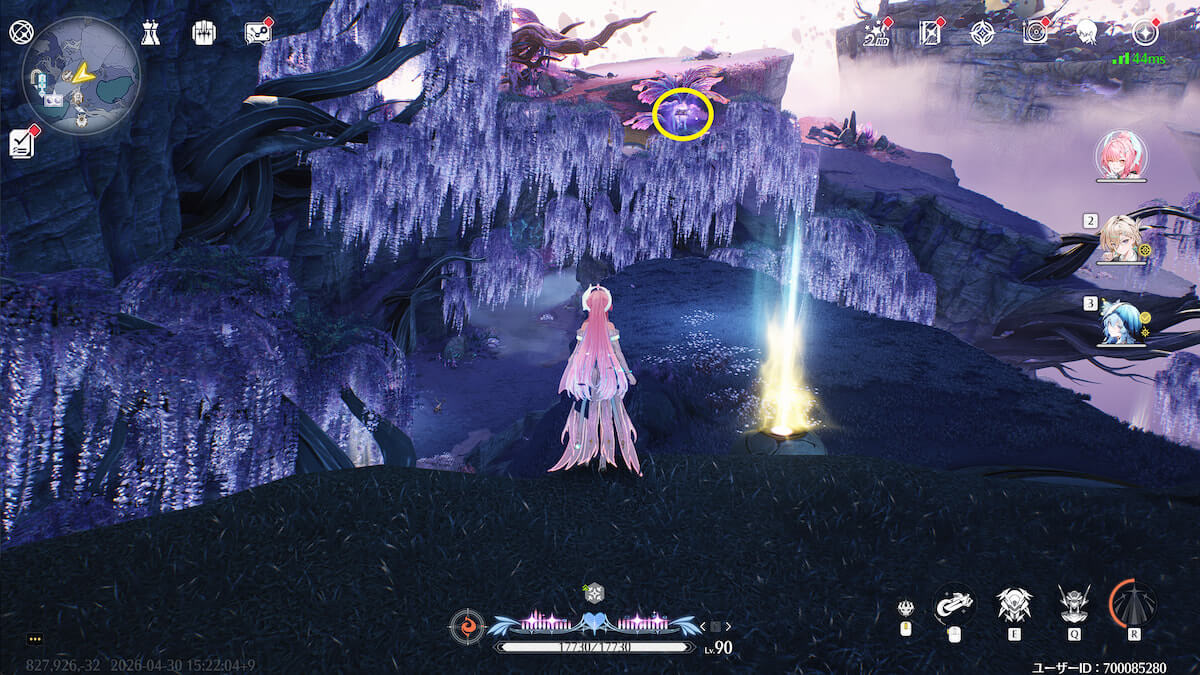The image size is (1200, 675).
Task: Use the echo skill above the Q key
Action: tap(1074, 604)
